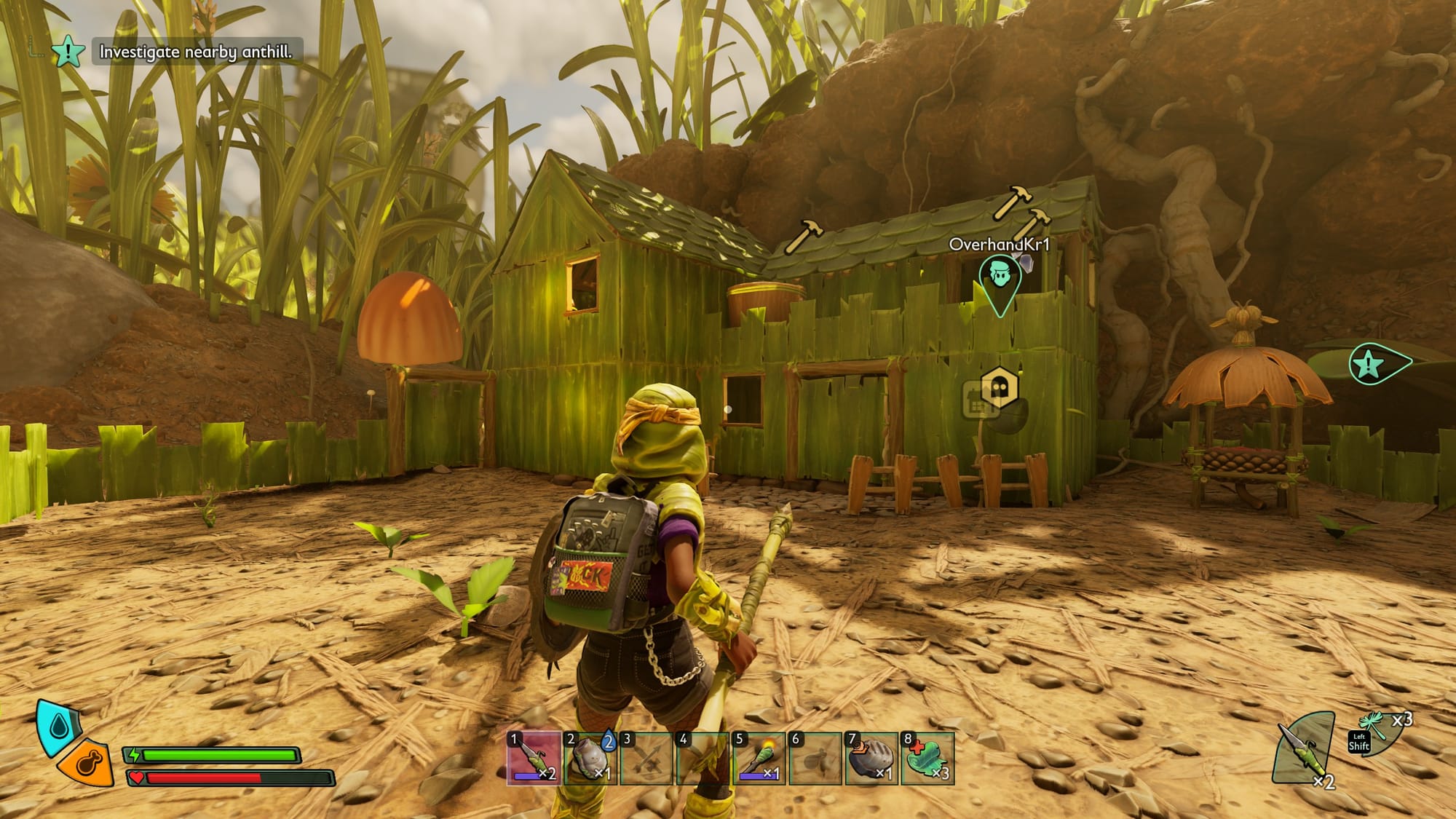Use the green bandage in slot 8
1456x819 pixels.
pos(927,759)
